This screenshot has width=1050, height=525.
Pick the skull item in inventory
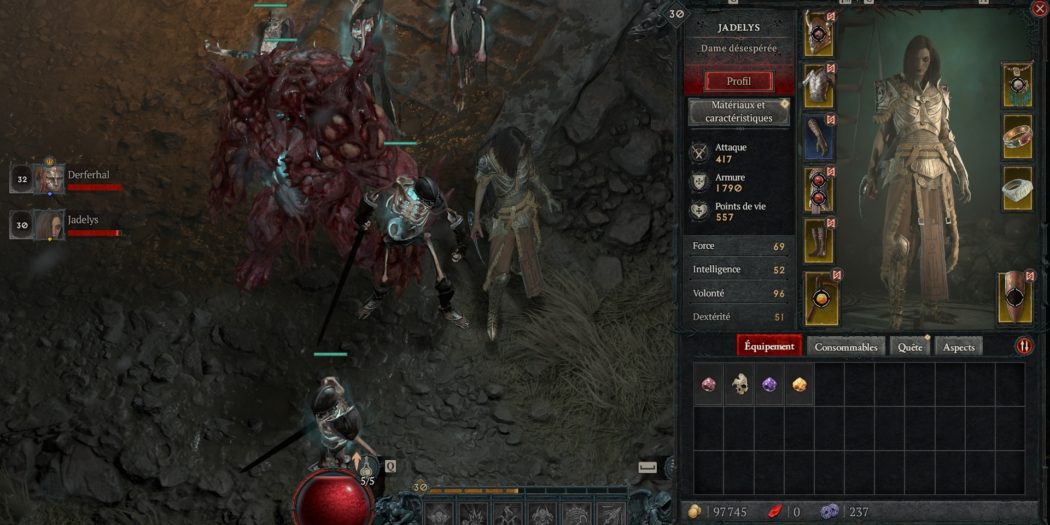pyautogui.click(x=739, y=384)
